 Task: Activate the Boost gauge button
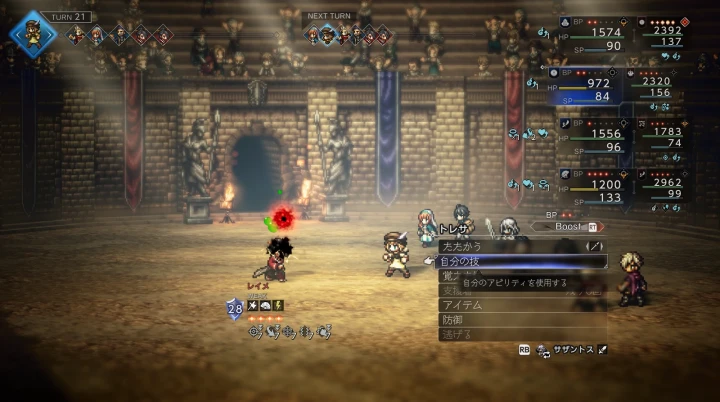pos(575,227)
